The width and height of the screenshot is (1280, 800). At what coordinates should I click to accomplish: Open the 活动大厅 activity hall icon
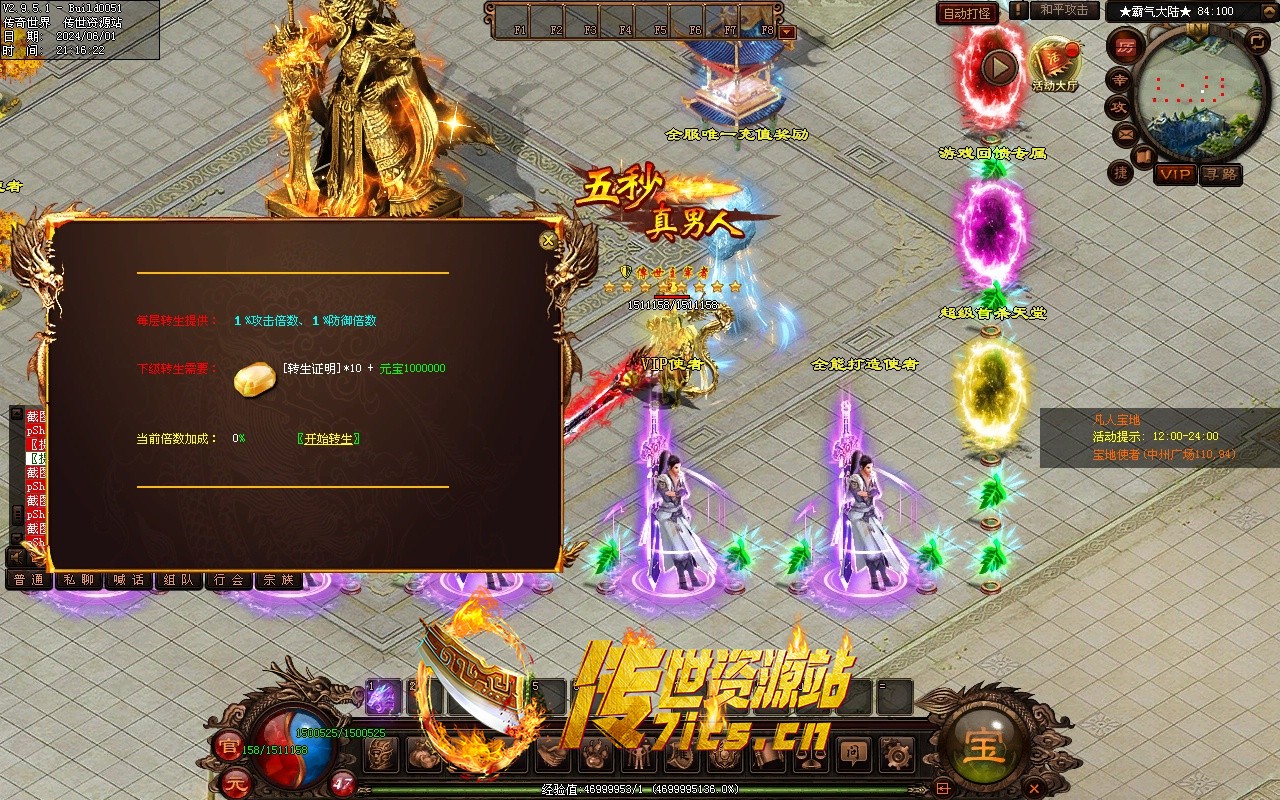coord(1055,65)
